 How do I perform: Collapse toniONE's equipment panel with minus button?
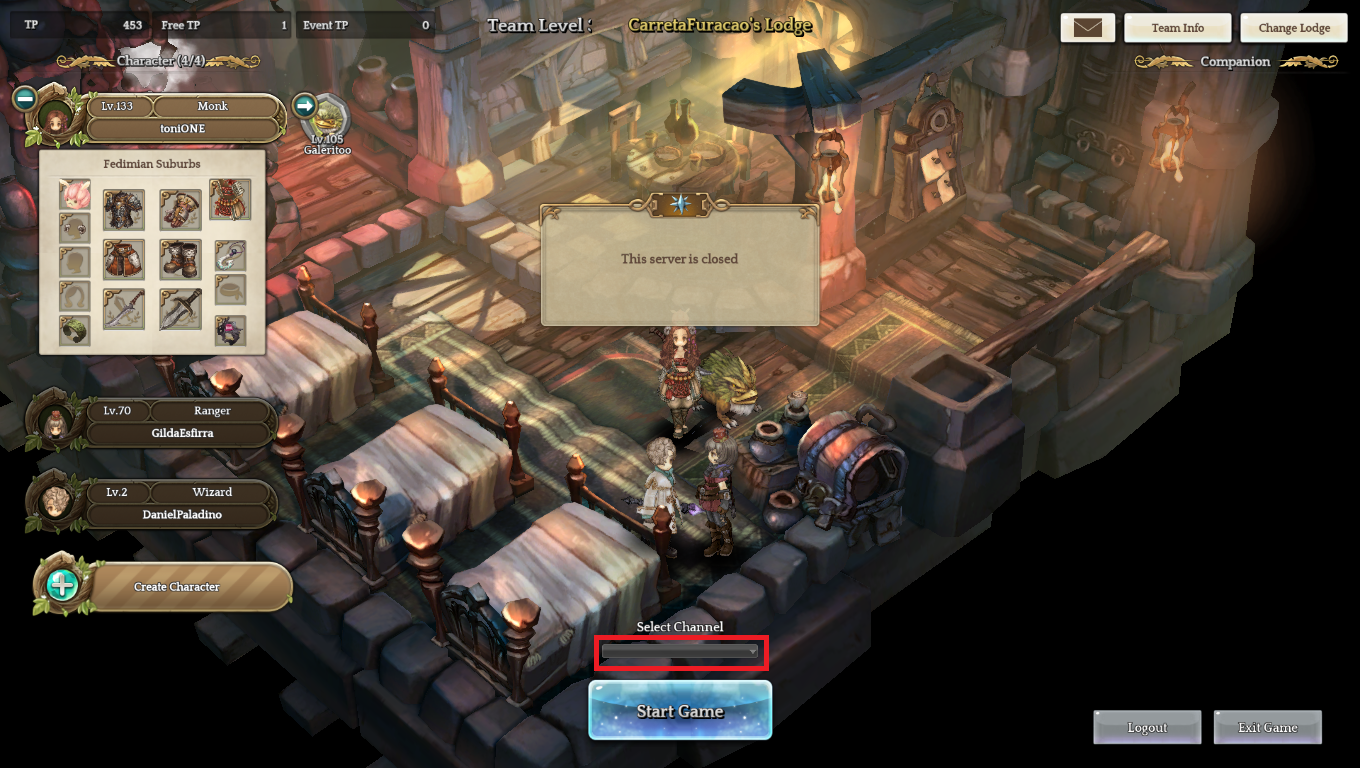pos(25,98)
